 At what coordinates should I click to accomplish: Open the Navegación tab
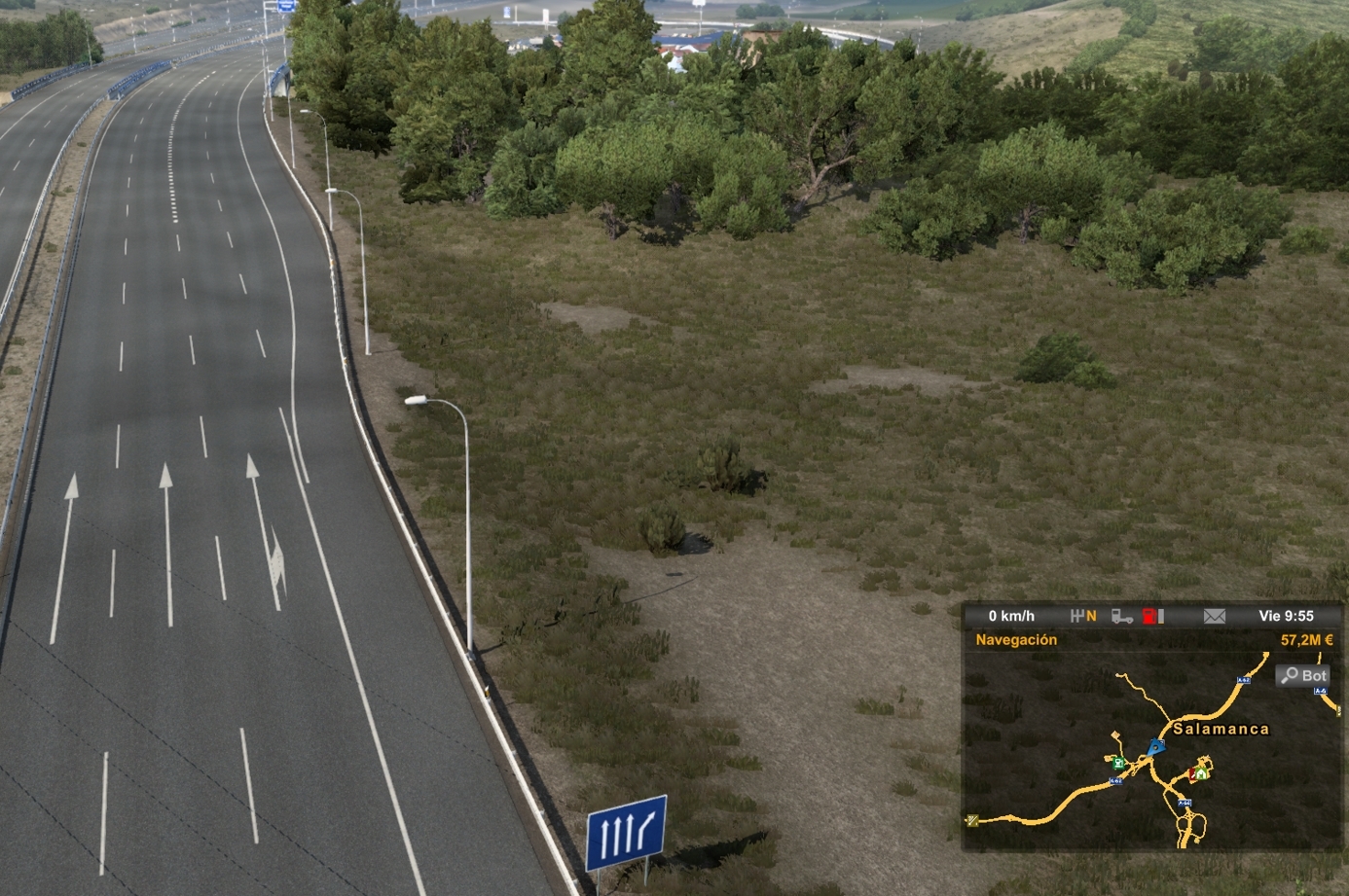[1015, 639]
